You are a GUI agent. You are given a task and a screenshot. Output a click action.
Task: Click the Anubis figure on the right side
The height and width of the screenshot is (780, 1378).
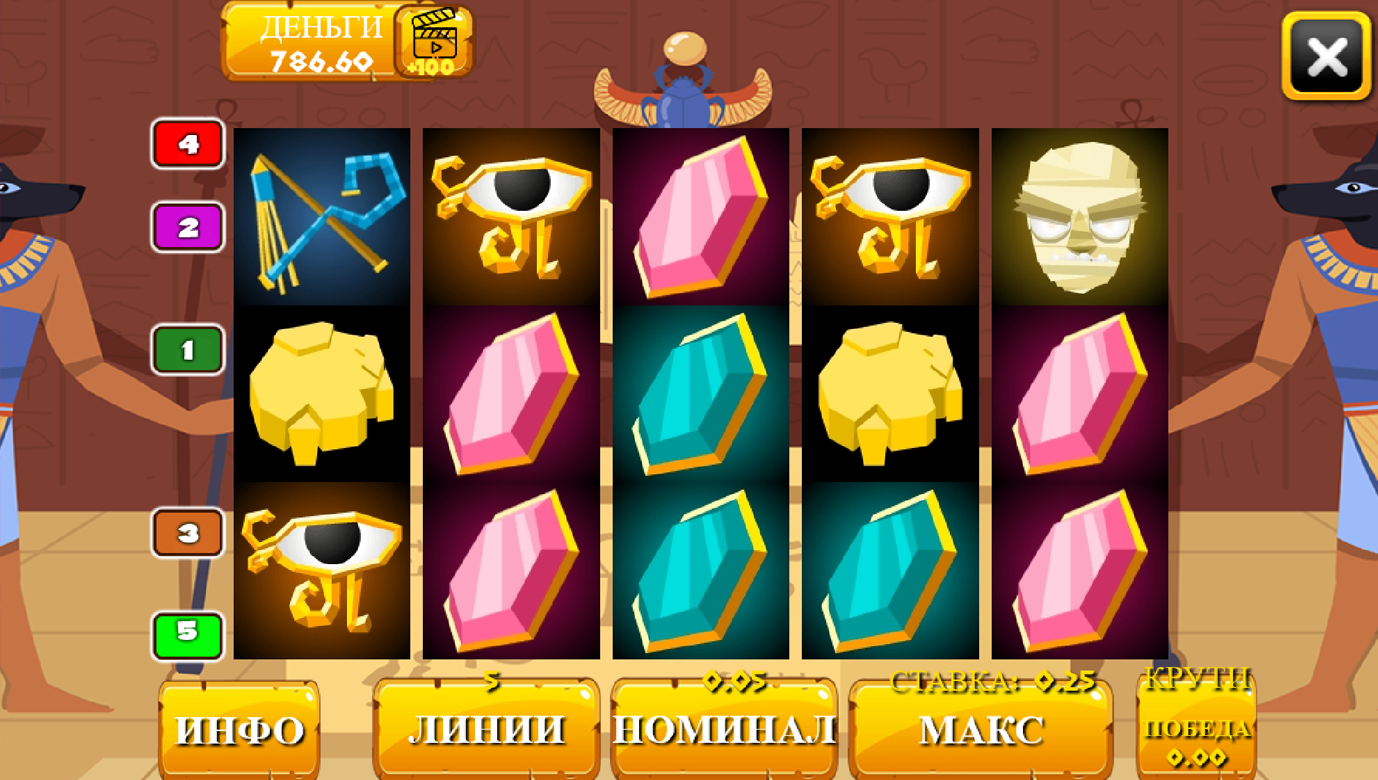pyautogui.click(x=1318, y=300)
